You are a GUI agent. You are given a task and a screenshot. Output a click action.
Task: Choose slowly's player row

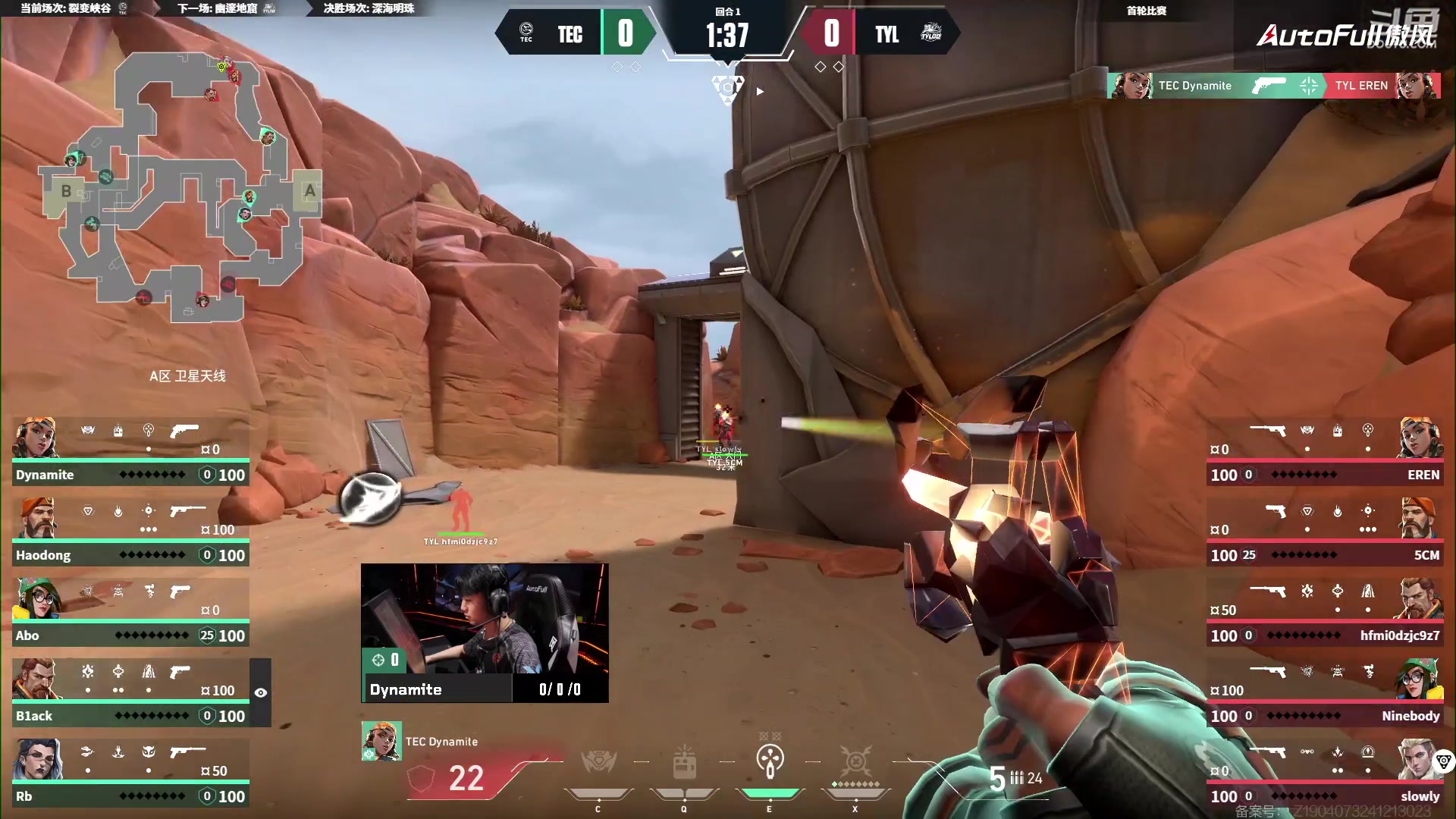[1324, 773]
